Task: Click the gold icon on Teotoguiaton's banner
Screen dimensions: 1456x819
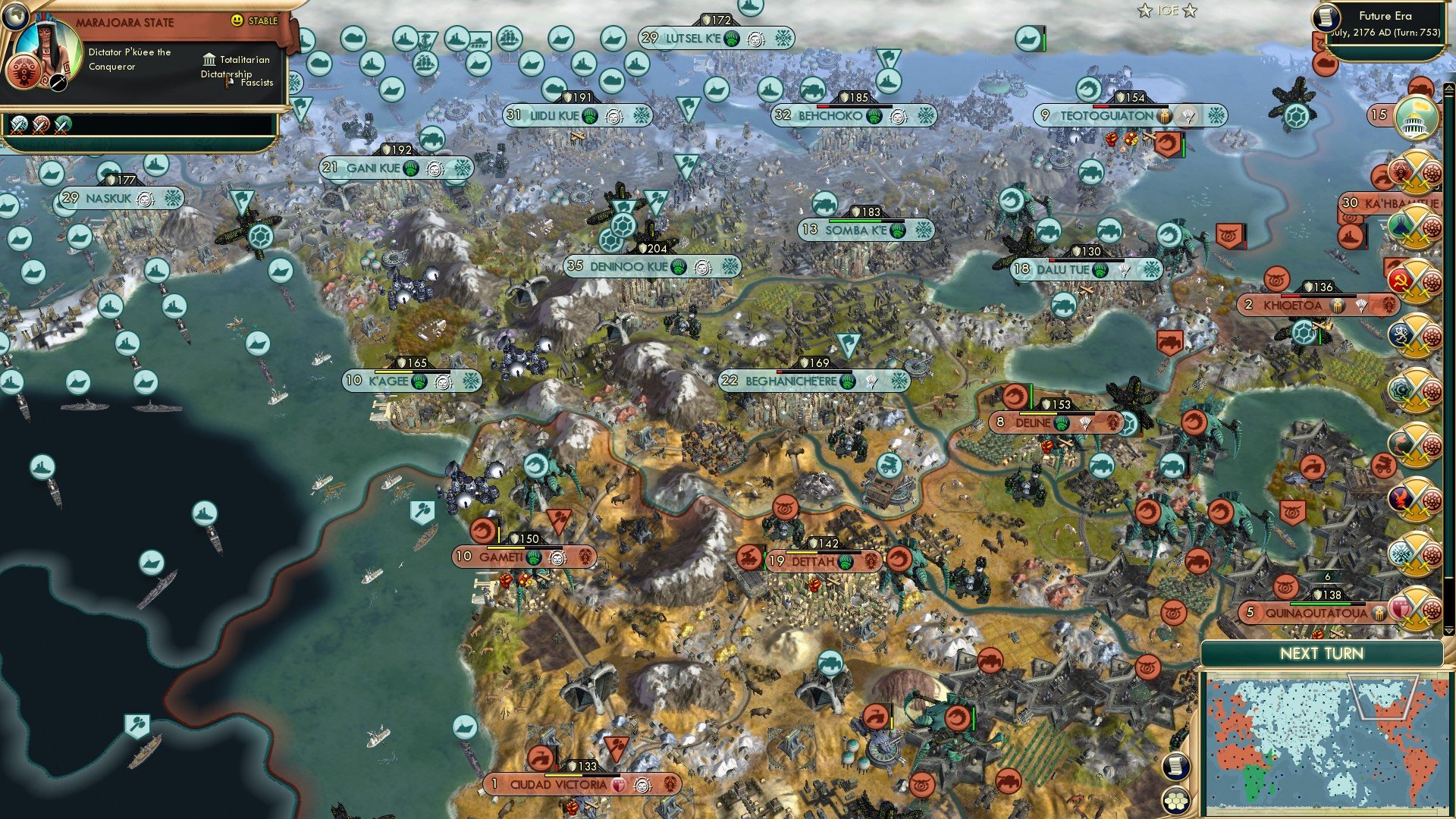Action: (1165, 115)
